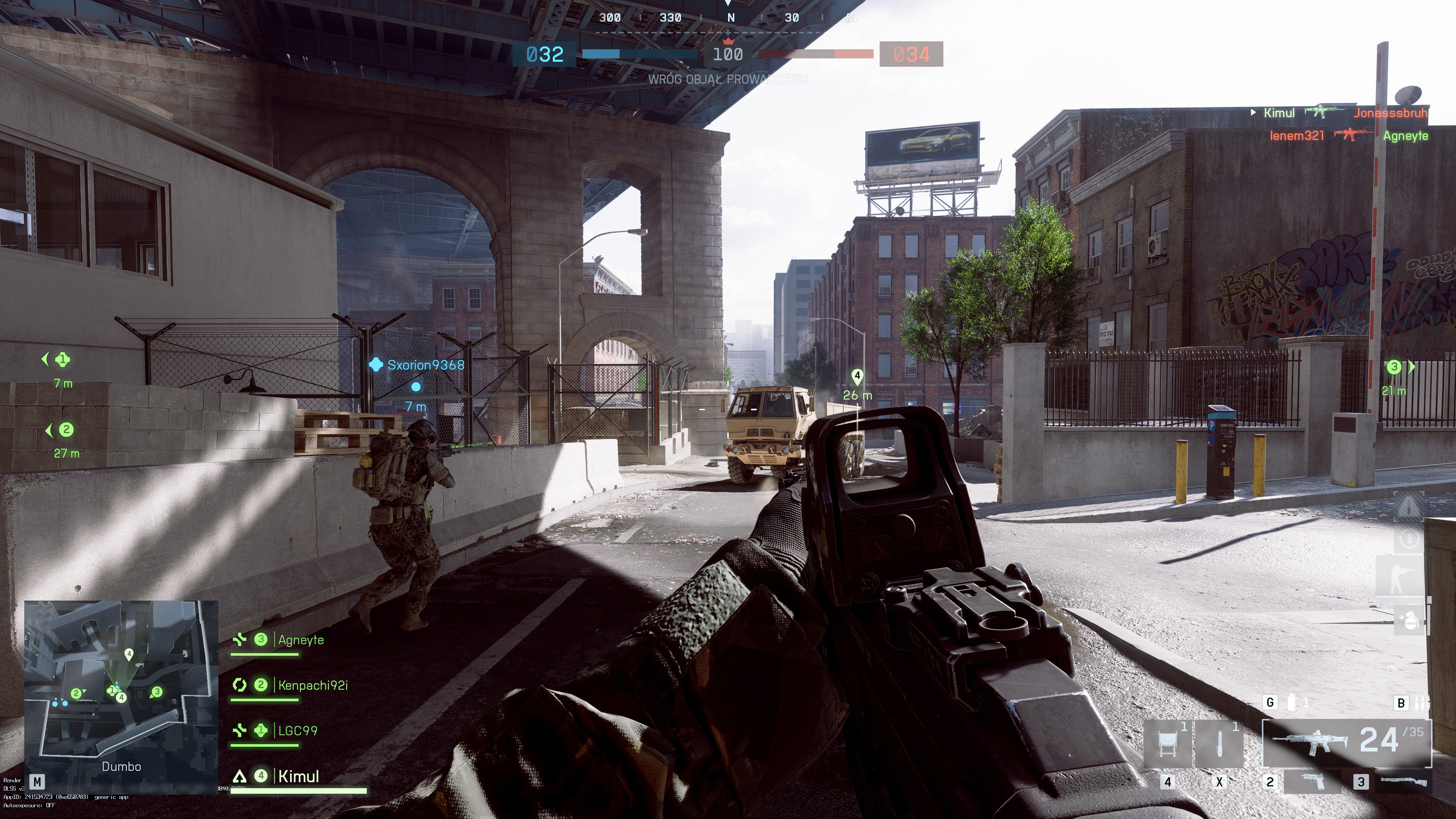Image resolution: width=1456 pixels, height=819 pixels.
Task: Select Kenpachi92i in the squad list
Action: 312,685
